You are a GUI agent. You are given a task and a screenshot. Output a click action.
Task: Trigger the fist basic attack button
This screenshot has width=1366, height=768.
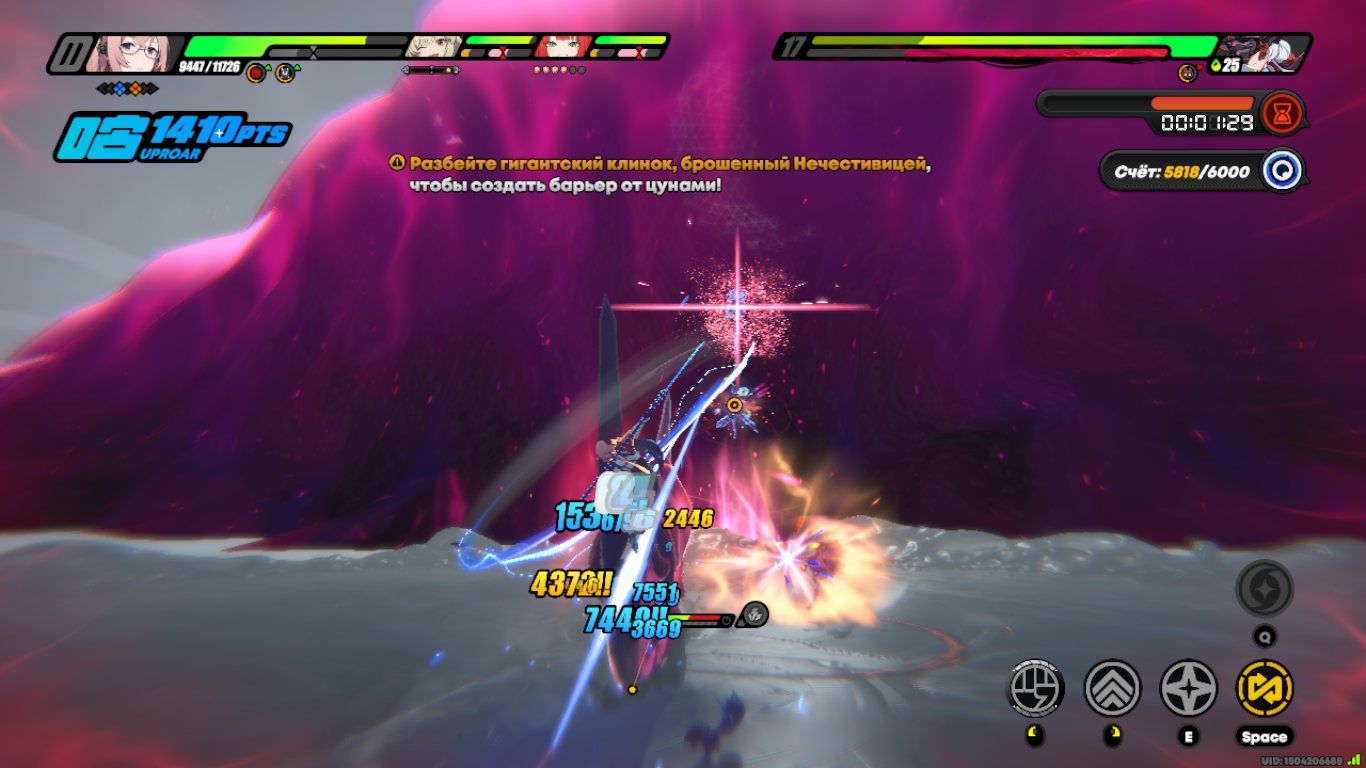1036,689
